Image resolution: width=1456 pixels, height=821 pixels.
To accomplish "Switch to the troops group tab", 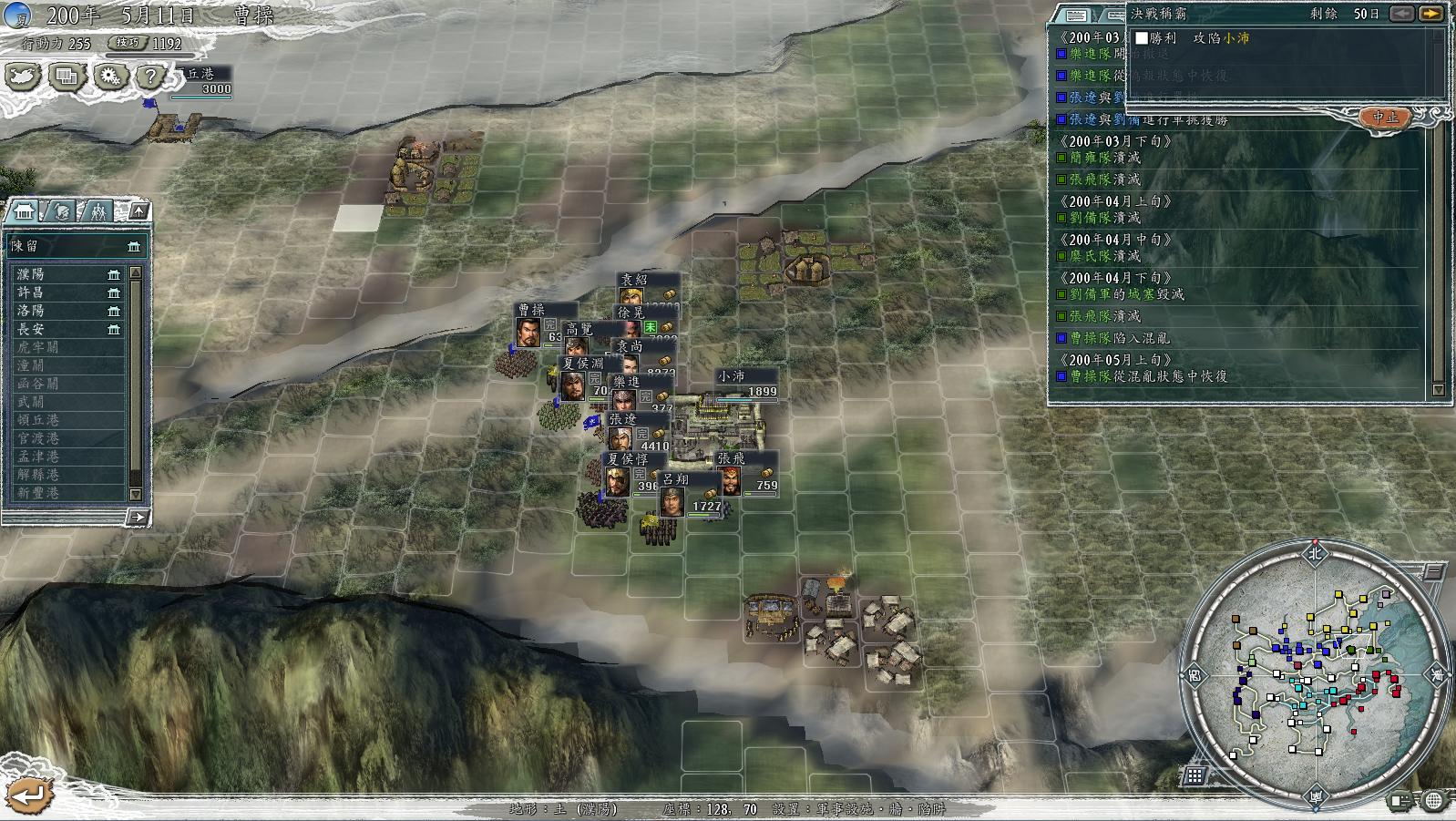I will click(97, 211).
